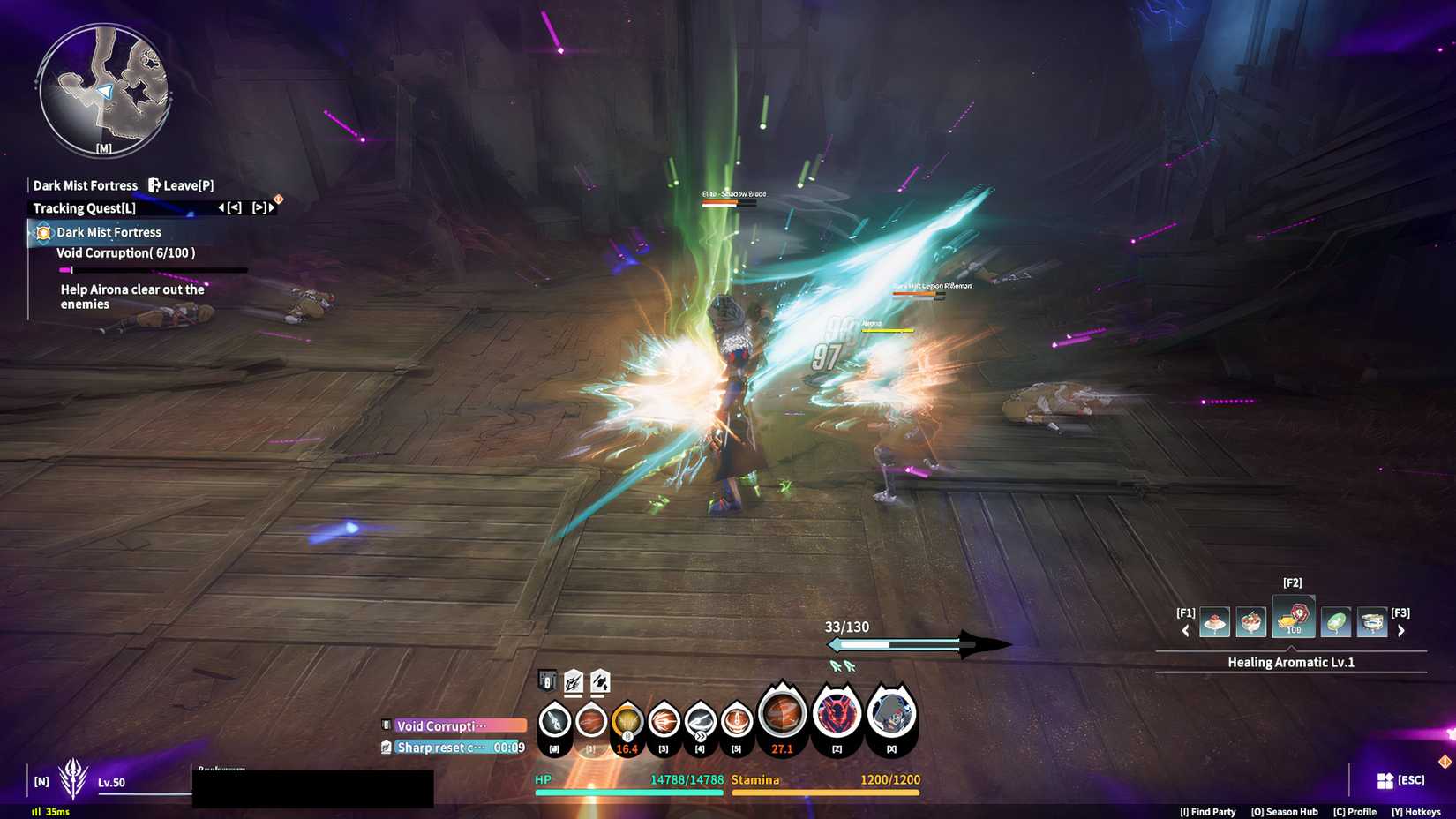
Task: Open Season Hub from the bottom bar
Action: pyautogui.click(x=1284, y=811)
